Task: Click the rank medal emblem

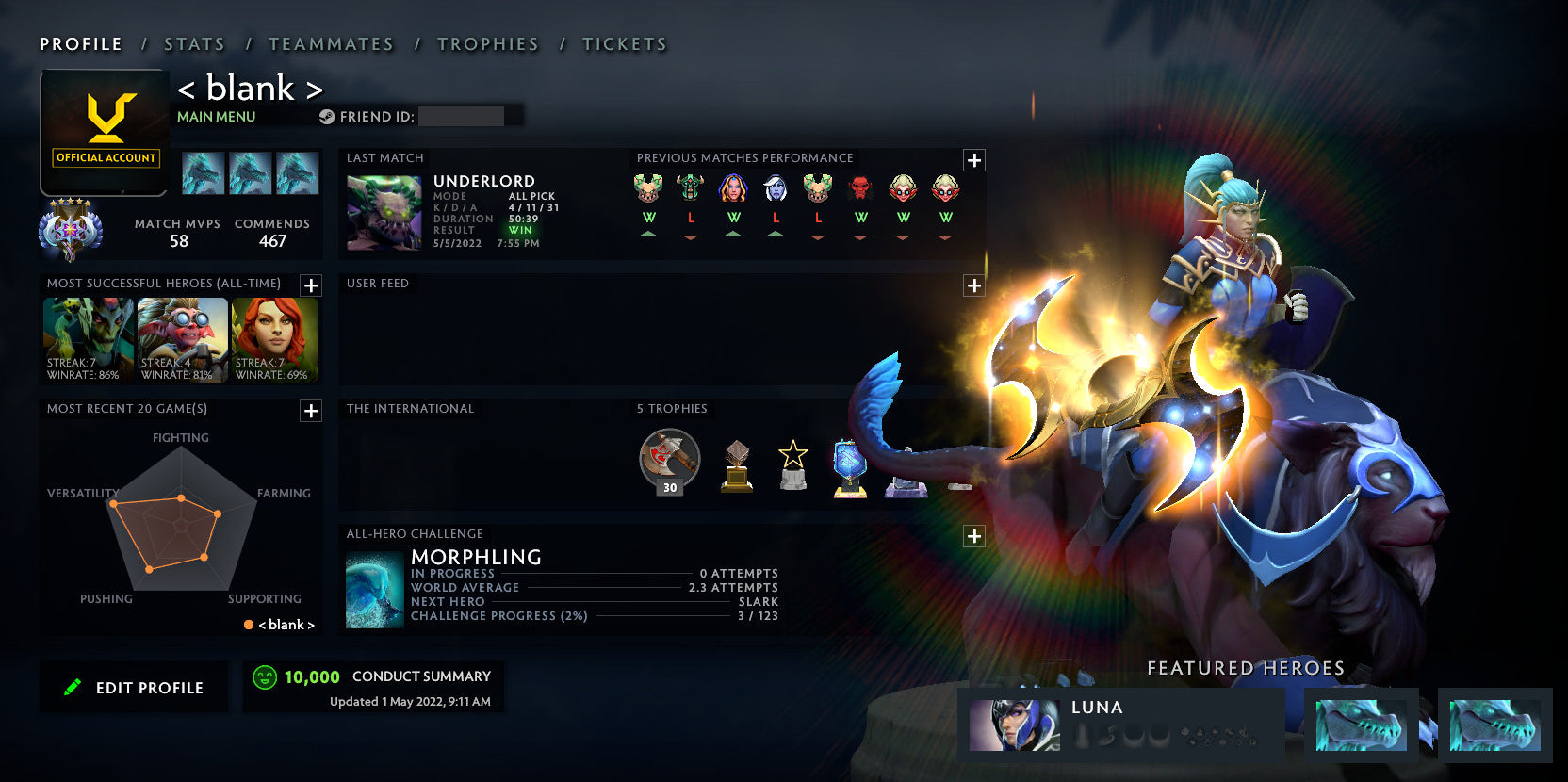Action: pos(71,227)
